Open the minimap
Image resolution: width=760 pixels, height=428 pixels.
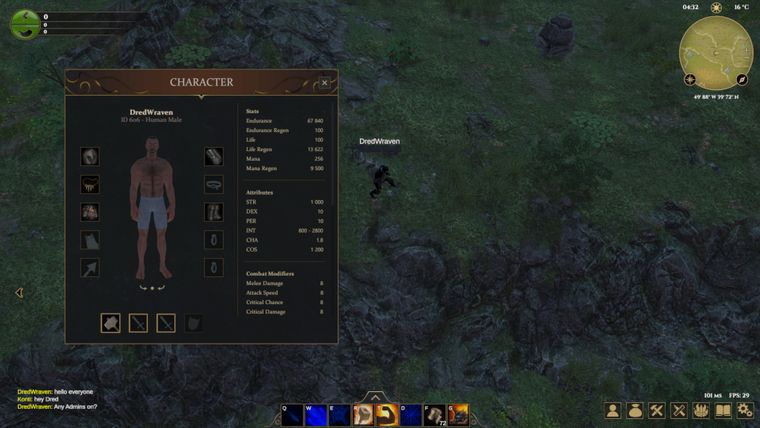pos(715,48)
